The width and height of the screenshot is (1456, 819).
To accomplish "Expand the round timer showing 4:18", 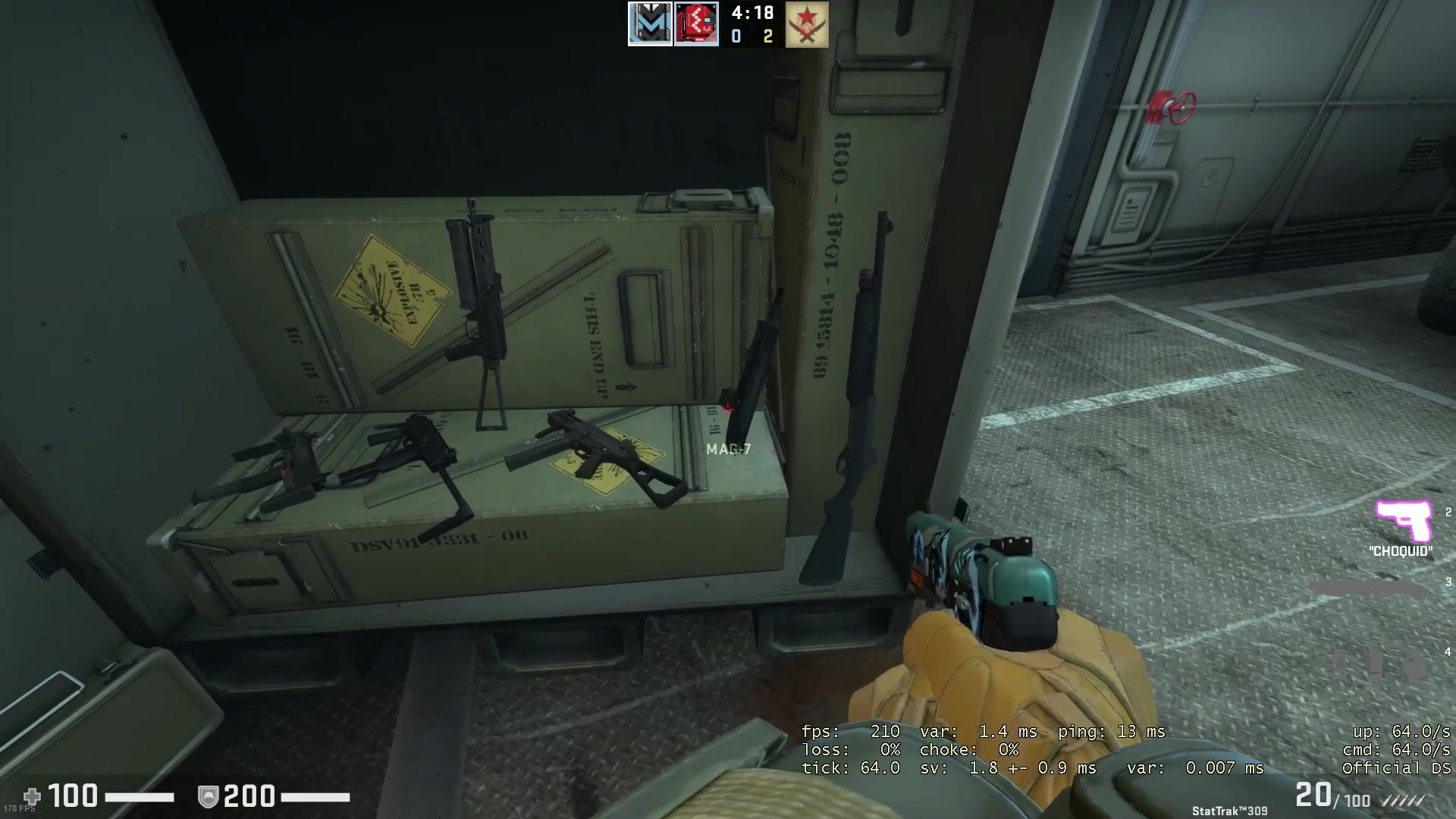I will pos(751,14).
